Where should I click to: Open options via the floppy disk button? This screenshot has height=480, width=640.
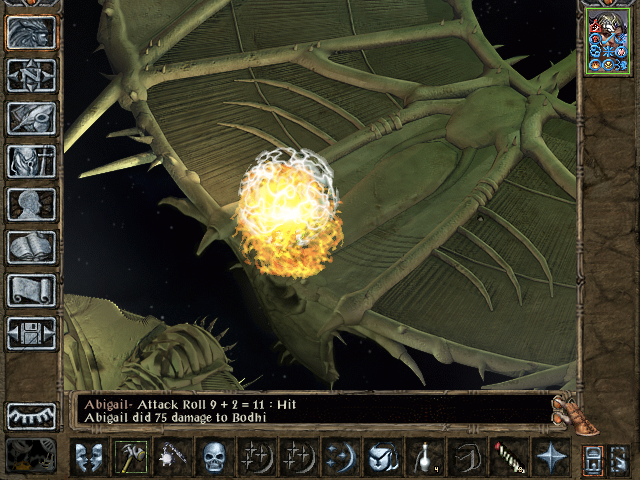(x=31, y=333)
